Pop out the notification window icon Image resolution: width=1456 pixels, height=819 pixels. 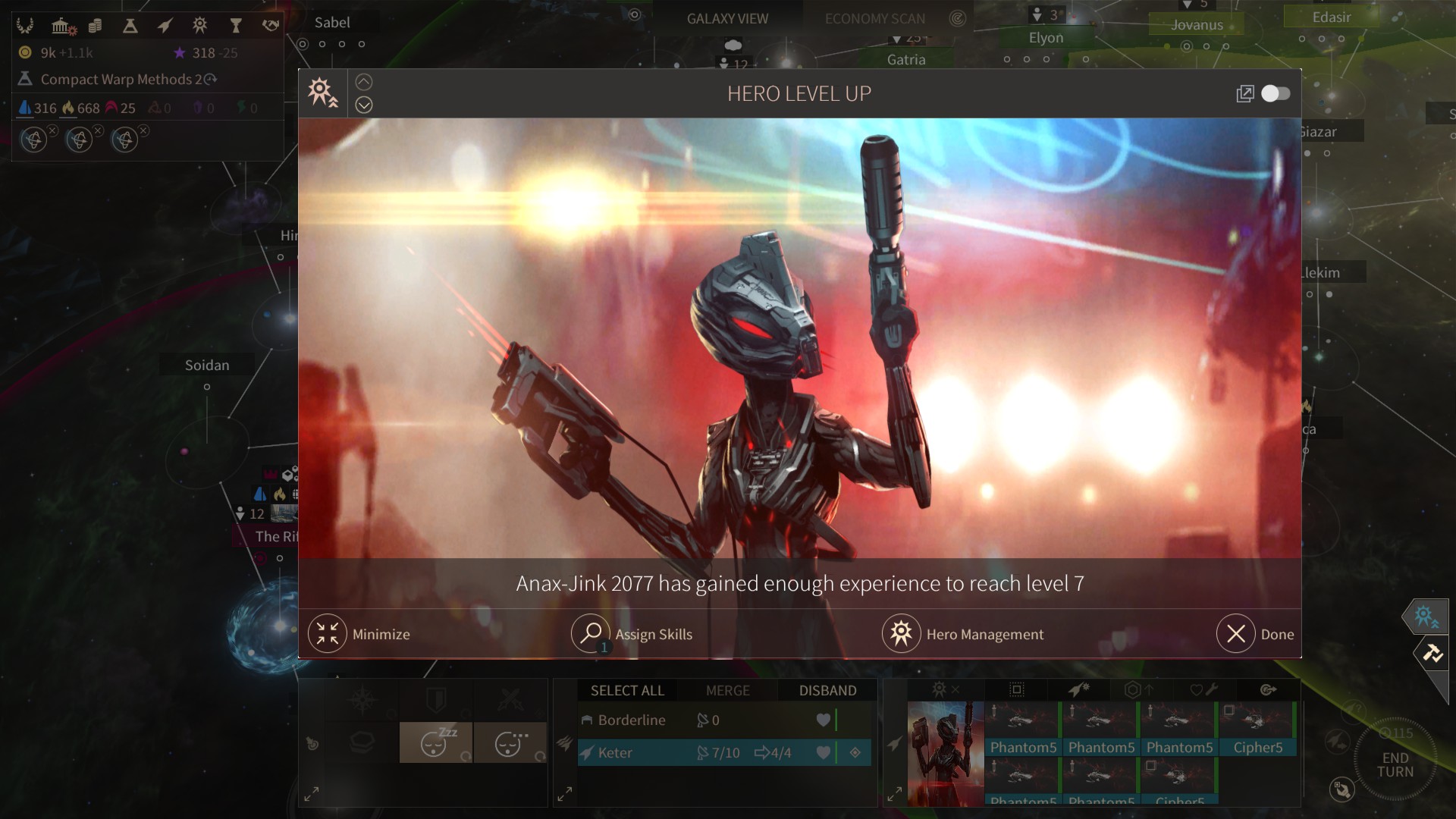pyautogui.click(x=1244, y=93)
